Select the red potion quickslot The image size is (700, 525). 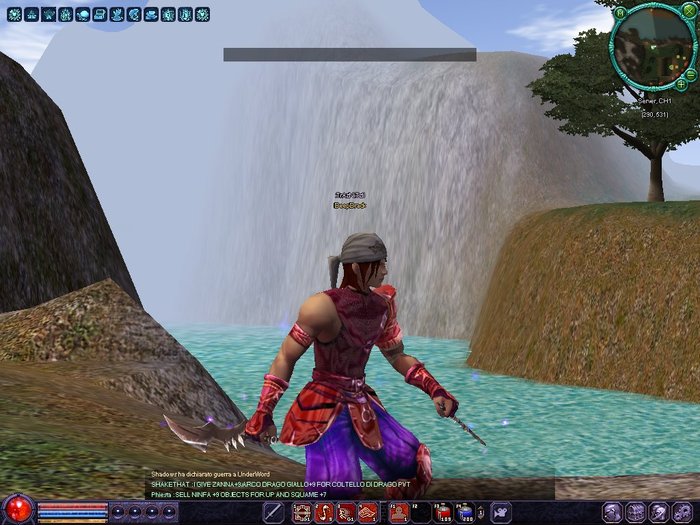pyautogui.click(x=443, y=513)
